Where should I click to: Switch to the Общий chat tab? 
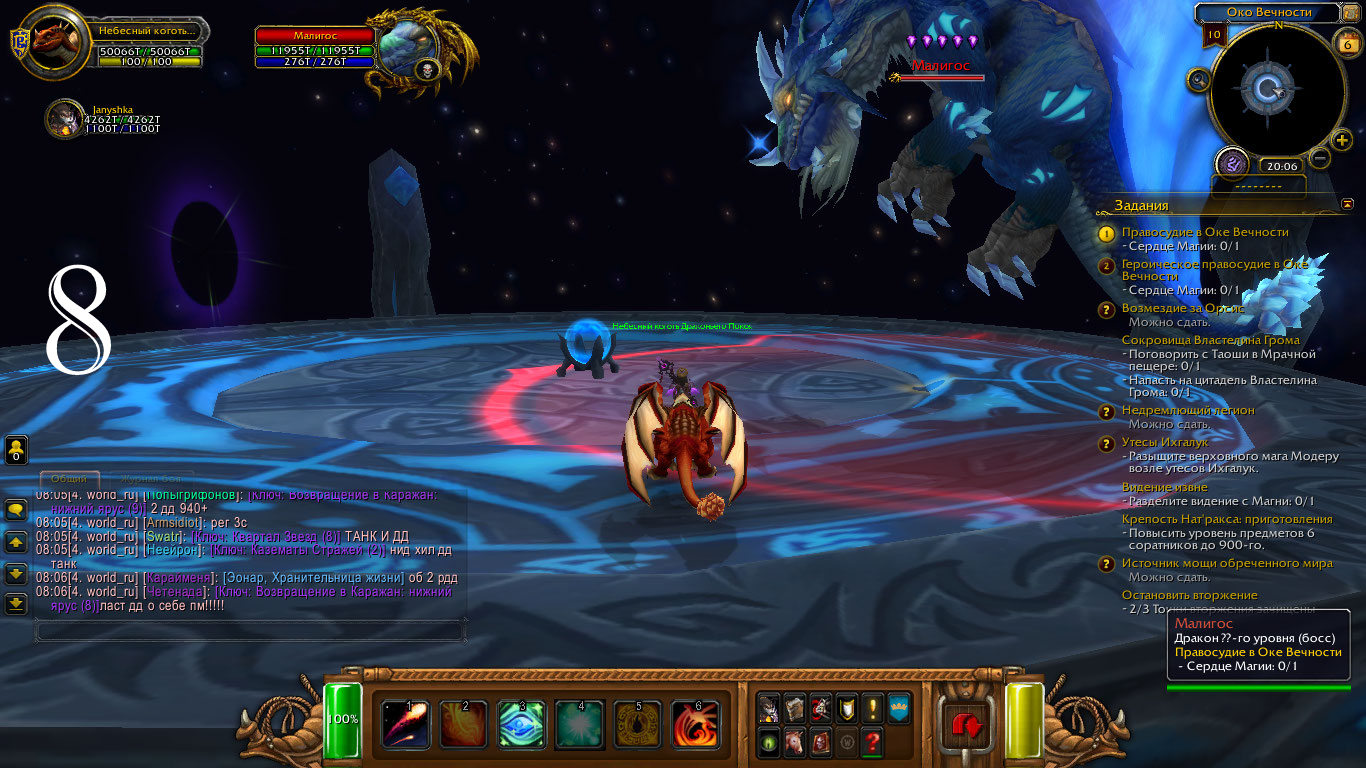tap(69, 479)
